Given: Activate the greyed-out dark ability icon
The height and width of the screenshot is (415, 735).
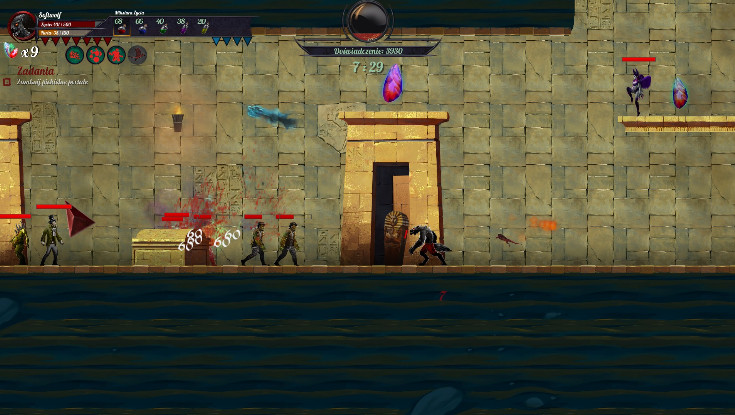Looking at the screenshot, I should click(138, 55).
